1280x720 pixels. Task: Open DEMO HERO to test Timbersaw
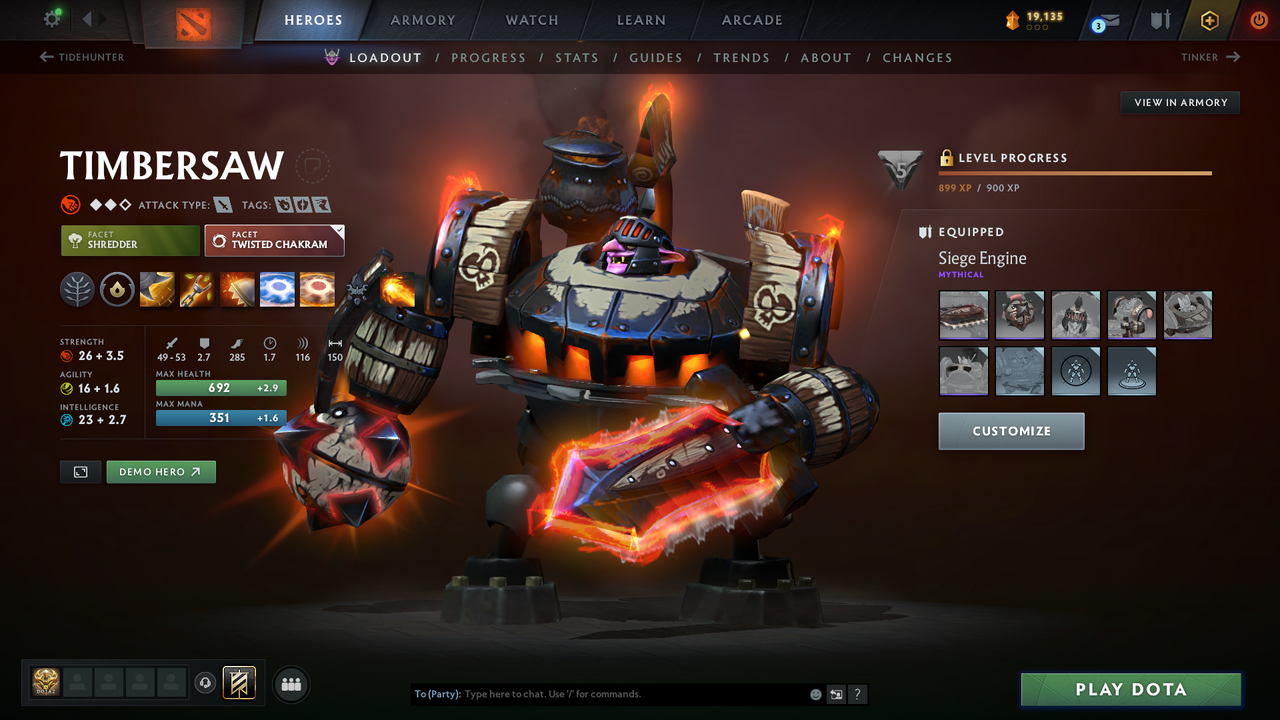[x=161, y=471]
